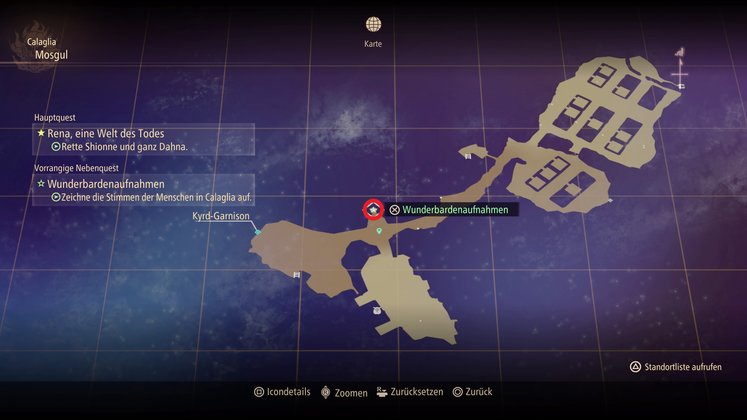Screen dimensions: 747x420
Task: Reset the map view with Zurücksetzen
Action: click(410, 392)
